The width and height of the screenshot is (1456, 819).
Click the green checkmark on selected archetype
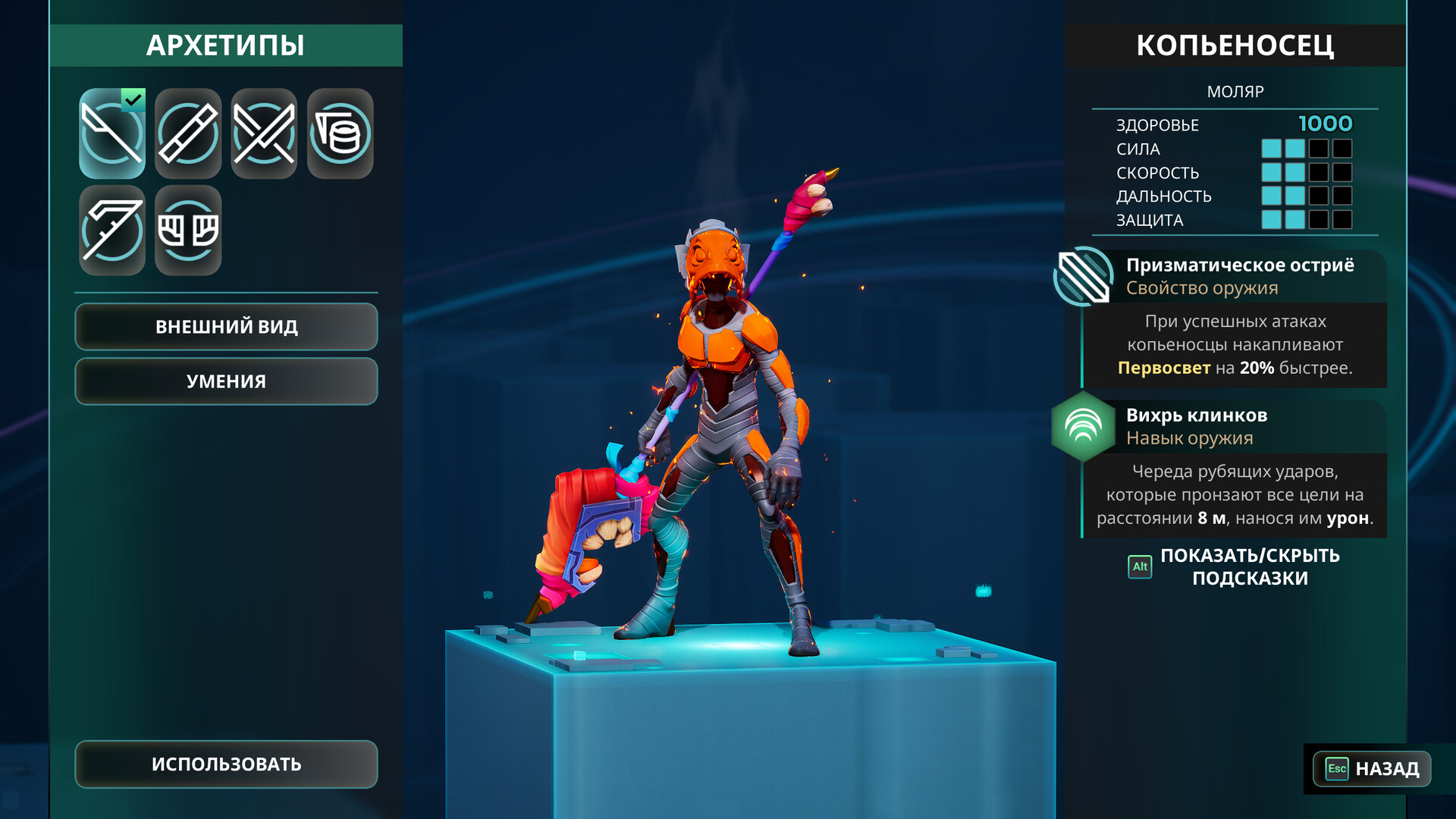133,98
